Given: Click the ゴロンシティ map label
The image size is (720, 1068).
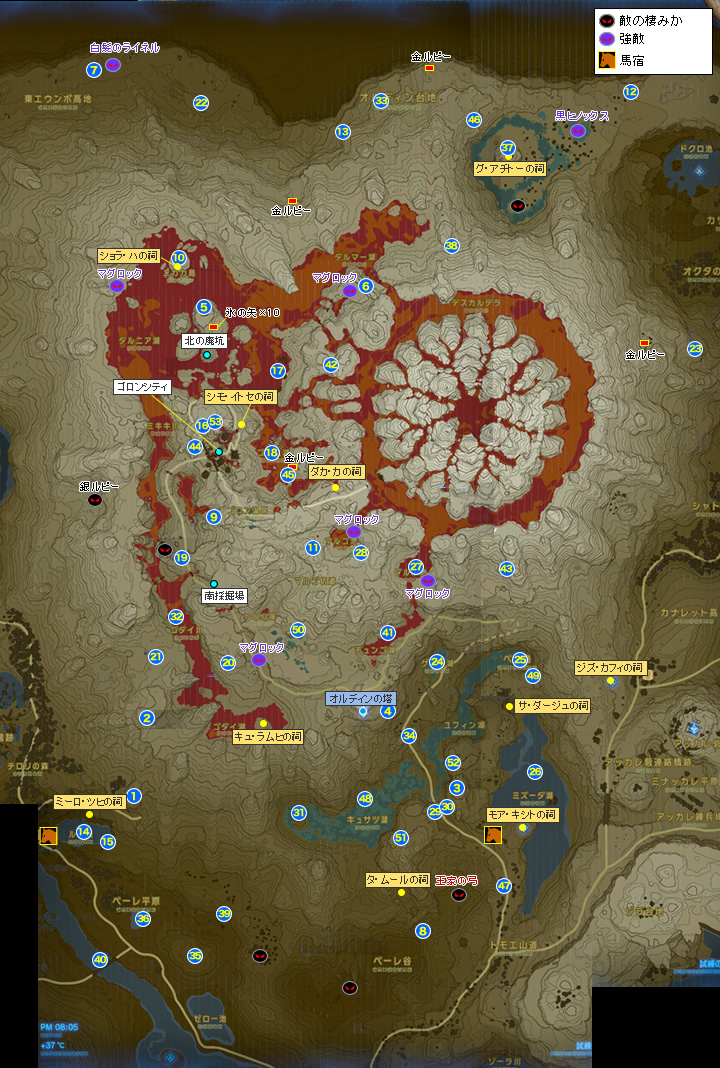Looking at the screenshot, I should click(x=142, y=386).
